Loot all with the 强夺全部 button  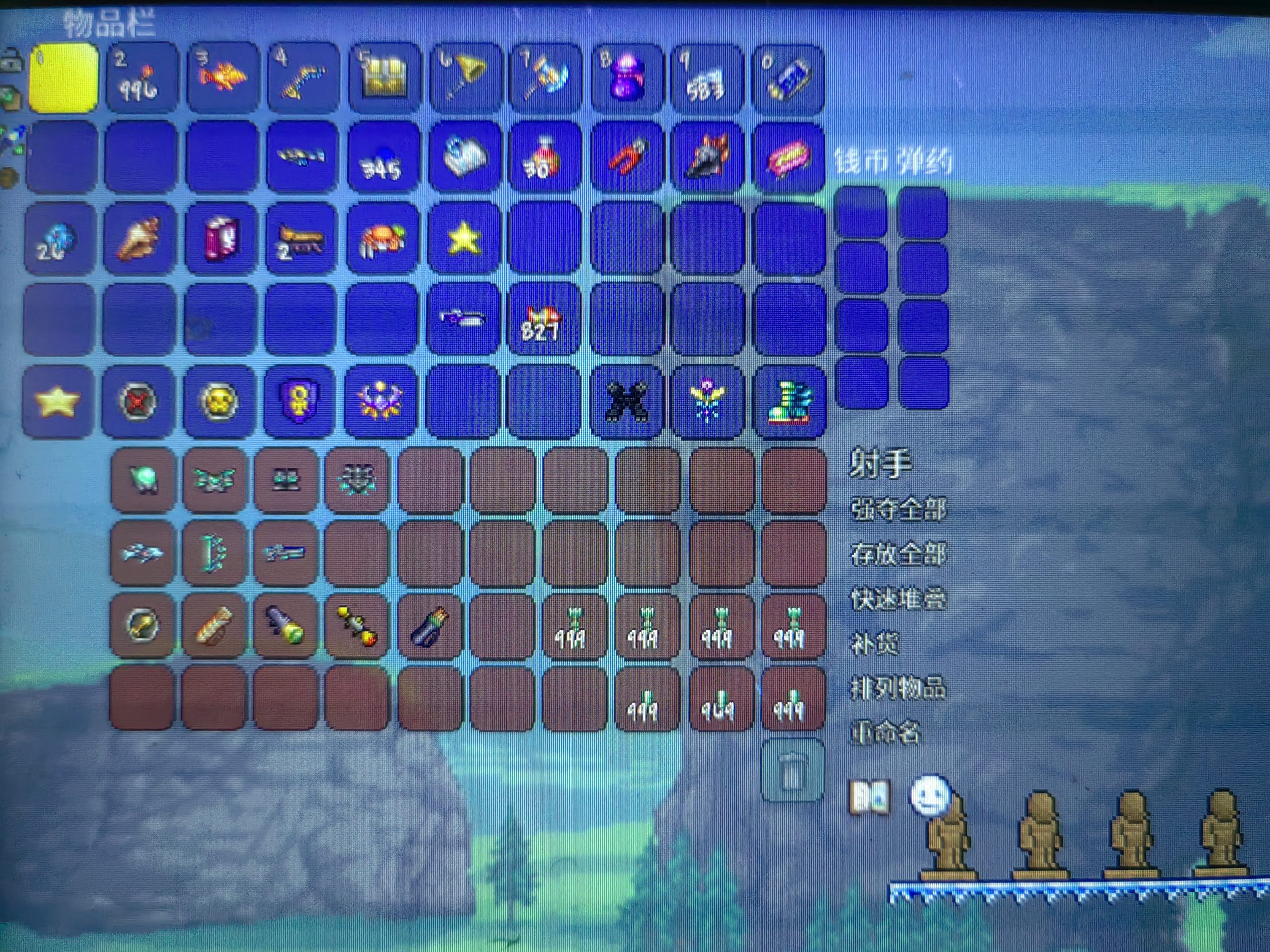point(898,508)
